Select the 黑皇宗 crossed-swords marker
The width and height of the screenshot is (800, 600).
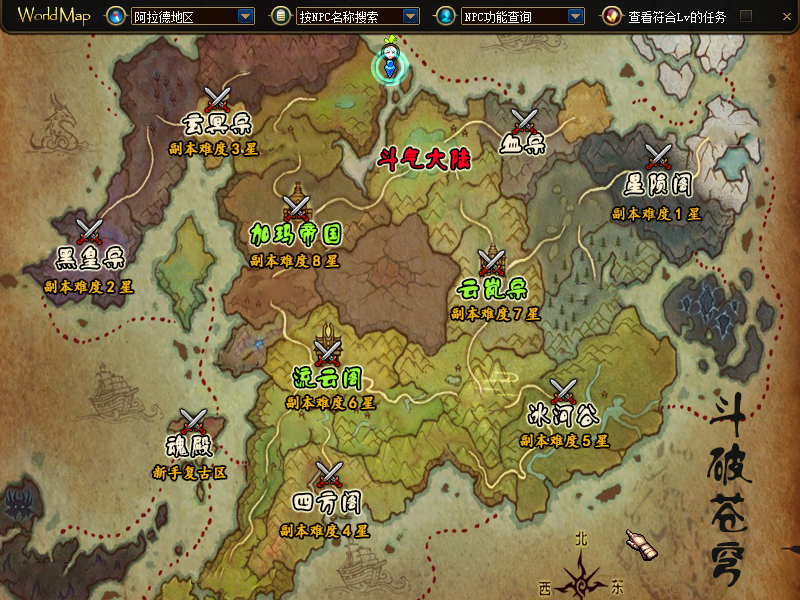[90, 231]
